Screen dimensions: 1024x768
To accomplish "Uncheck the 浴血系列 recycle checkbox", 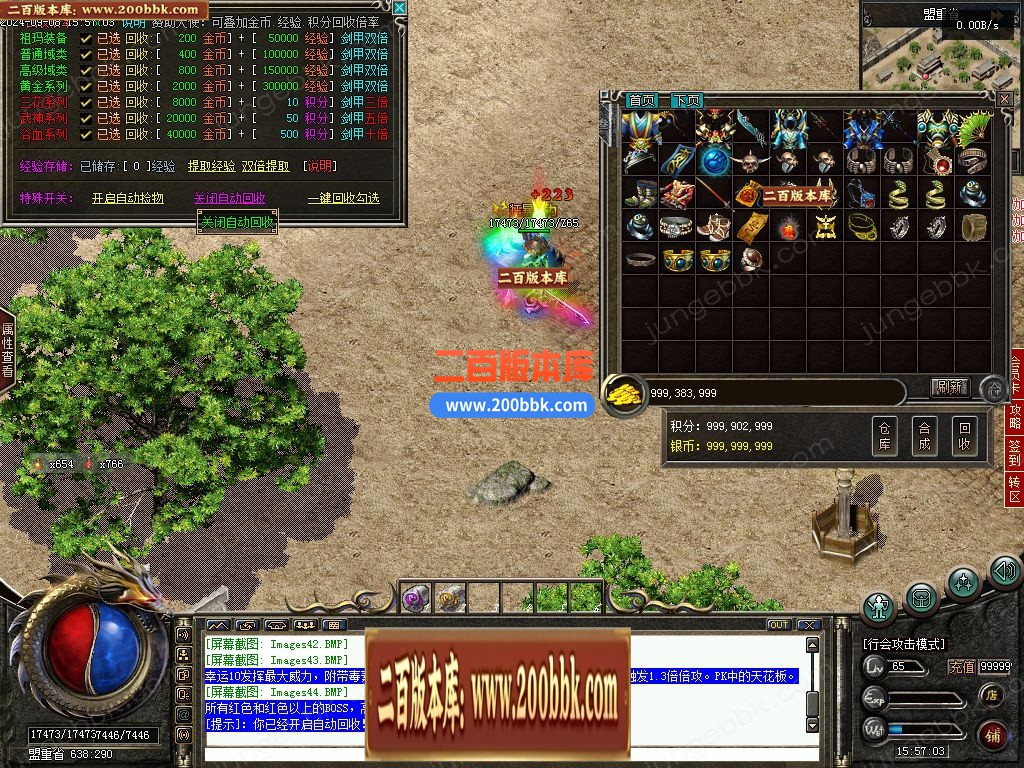I will click(86, 134).
